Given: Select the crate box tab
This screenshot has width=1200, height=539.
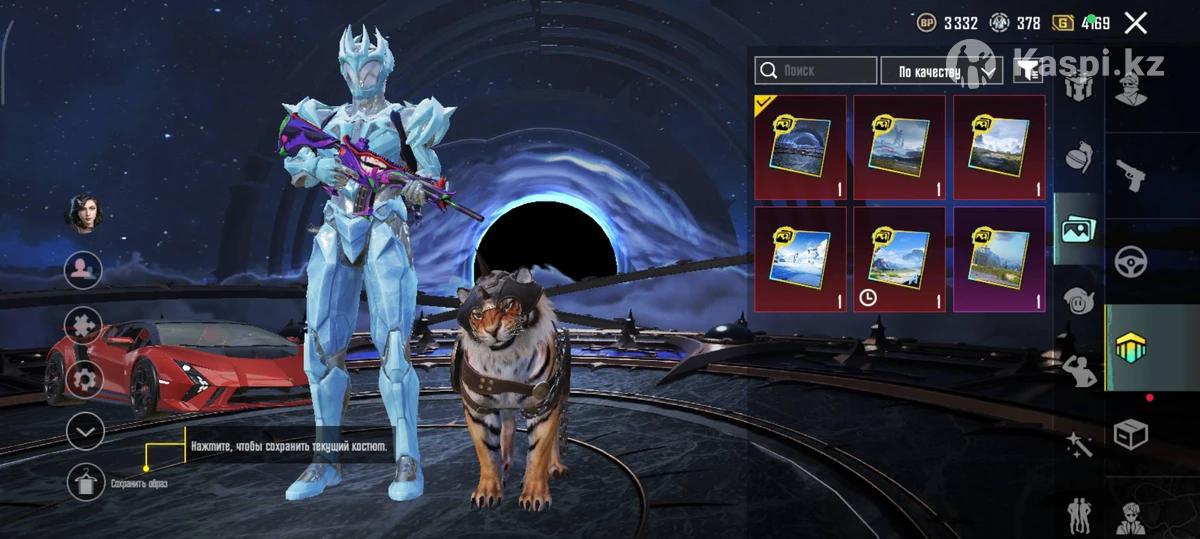Looking at the screenshot, I should point(1131,434).
